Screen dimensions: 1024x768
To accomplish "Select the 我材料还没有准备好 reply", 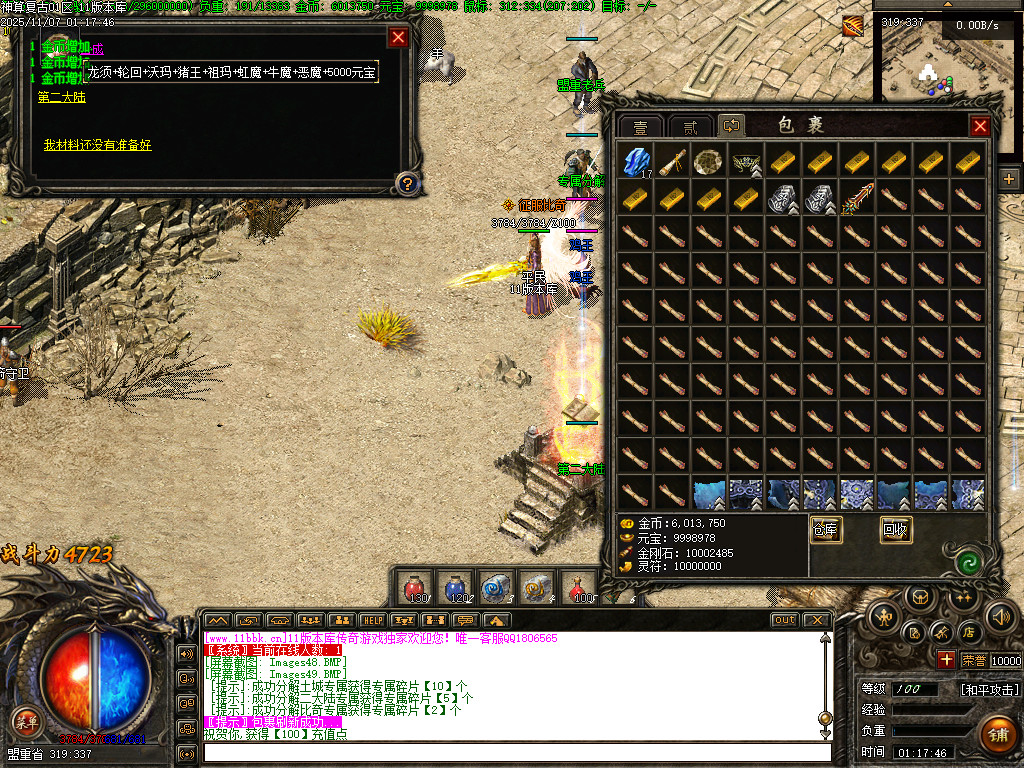I will [97, 145].
